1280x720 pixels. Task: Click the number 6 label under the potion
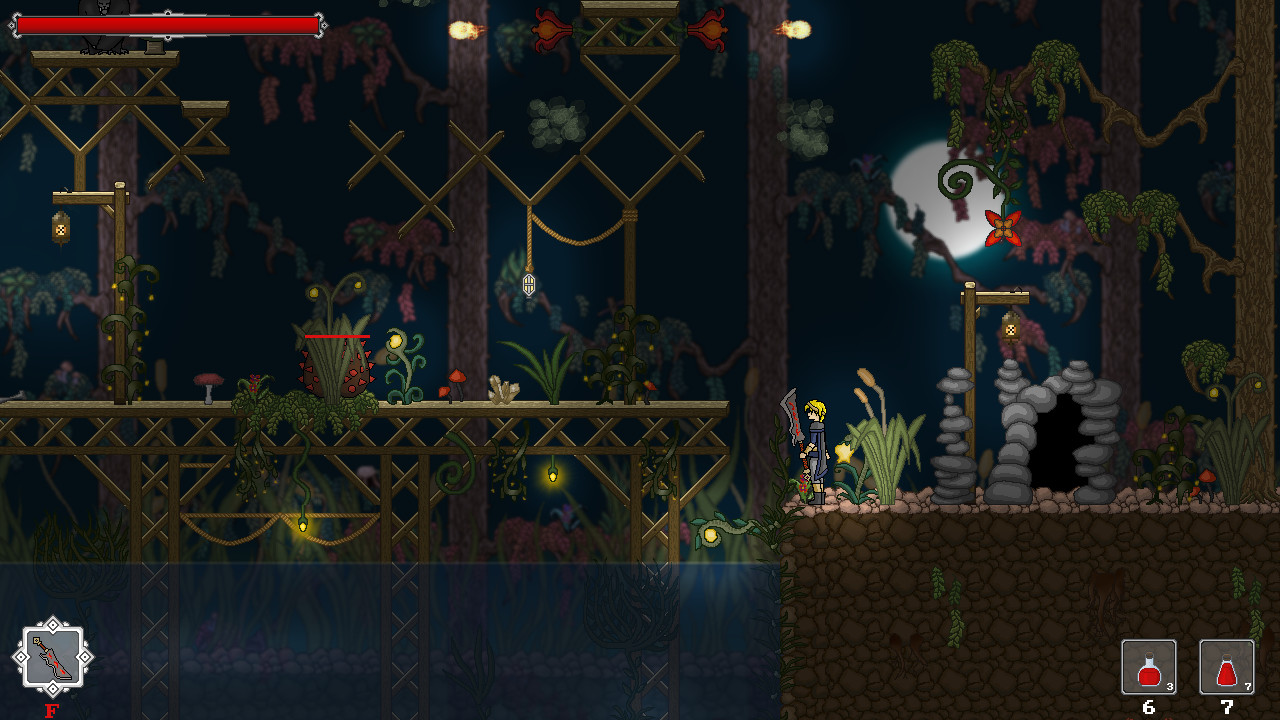[1148, 706]
